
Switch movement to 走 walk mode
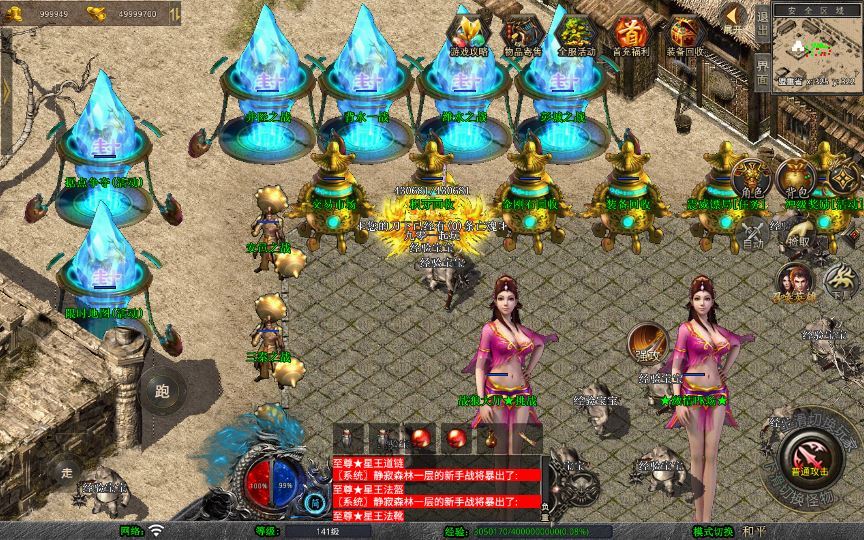tap(67, 472)
